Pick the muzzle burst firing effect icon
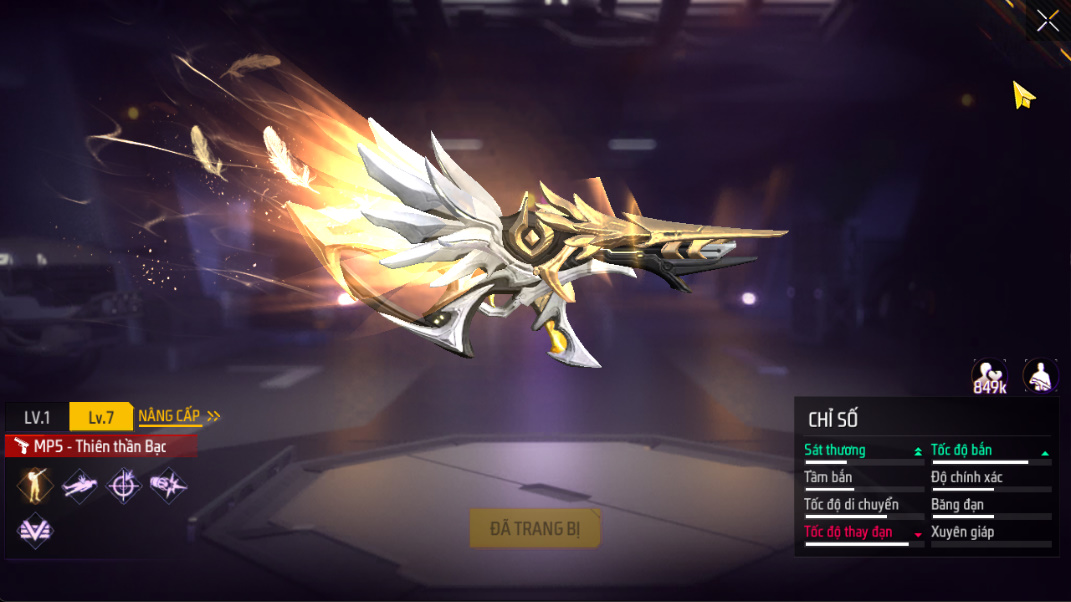This screenshot has width=1071, height=602. click(167, 485)
